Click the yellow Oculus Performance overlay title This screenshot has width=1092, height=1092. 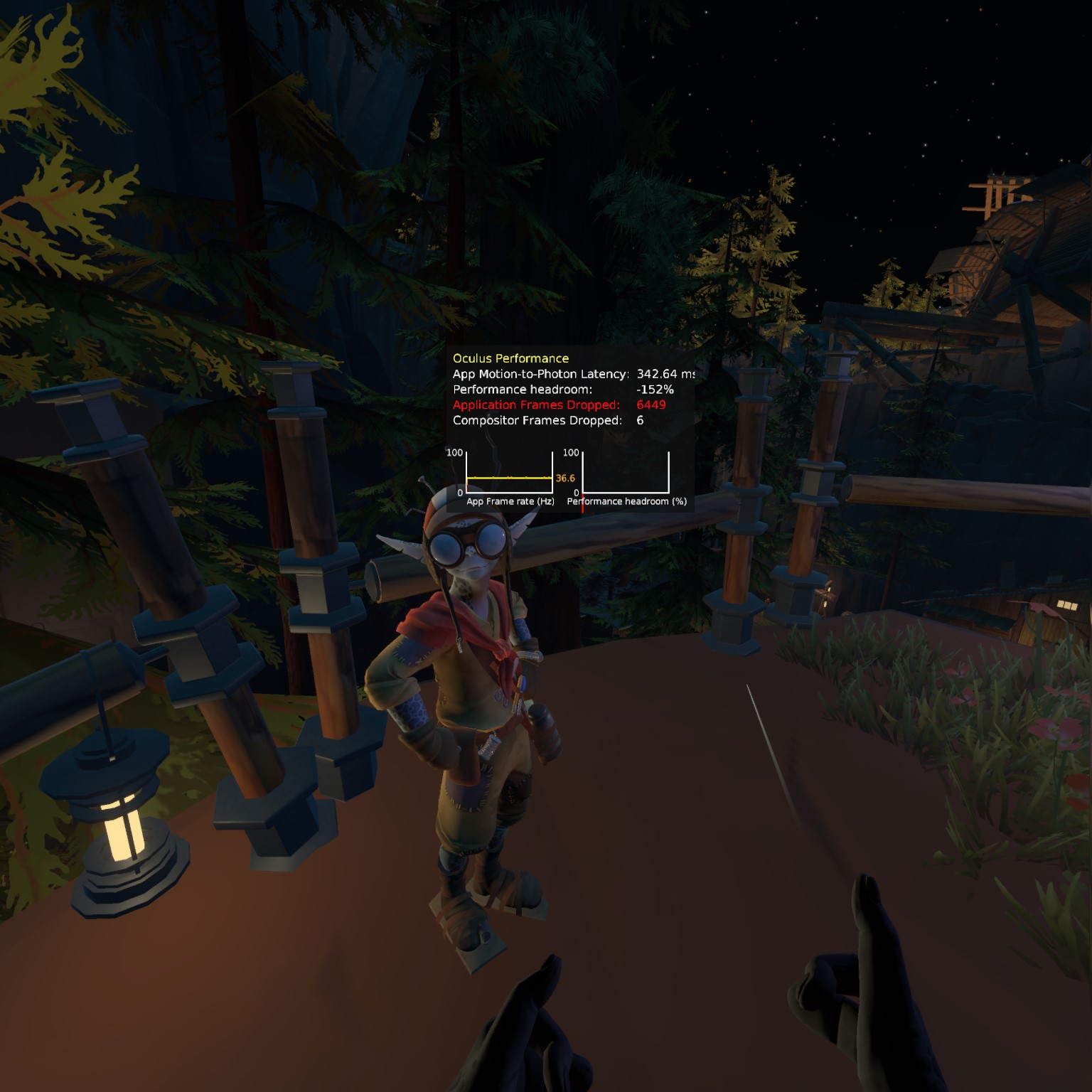coord(510,358)
